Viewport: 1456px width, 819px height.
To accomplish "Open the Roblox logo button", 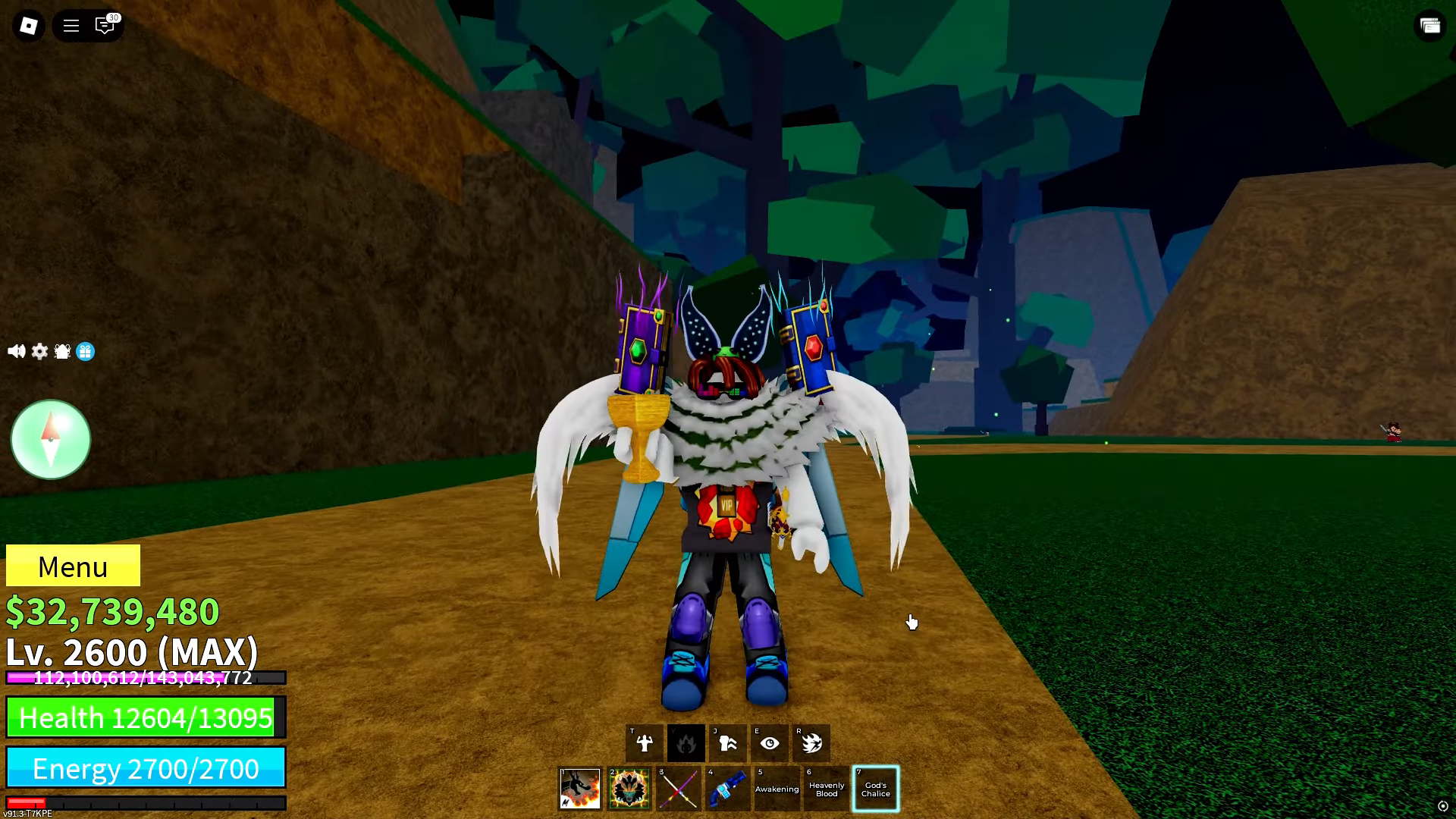I will pos(30,26).
